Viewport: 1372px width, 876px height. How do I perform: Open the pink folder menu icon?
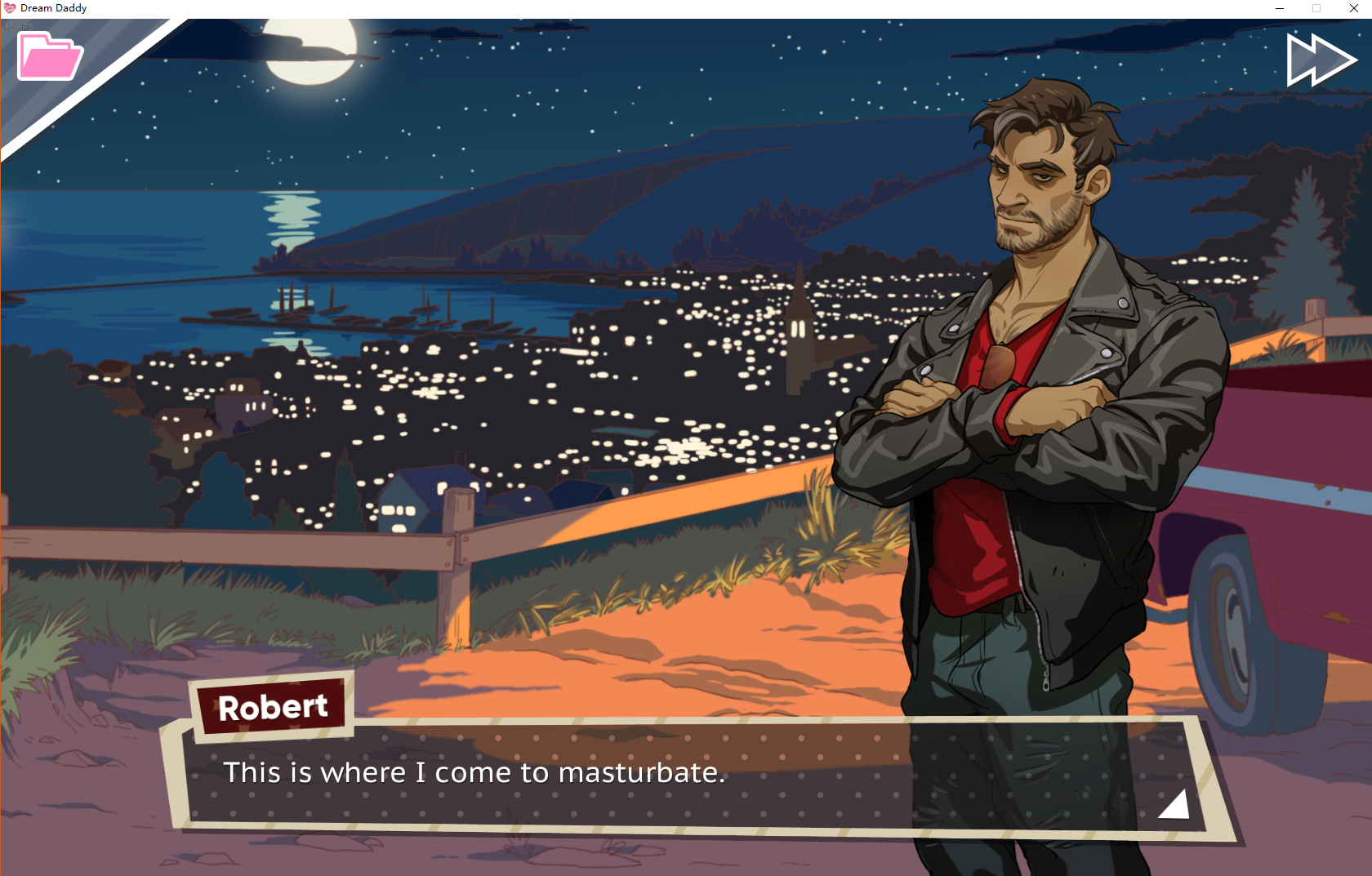click(x=49, y=56)
